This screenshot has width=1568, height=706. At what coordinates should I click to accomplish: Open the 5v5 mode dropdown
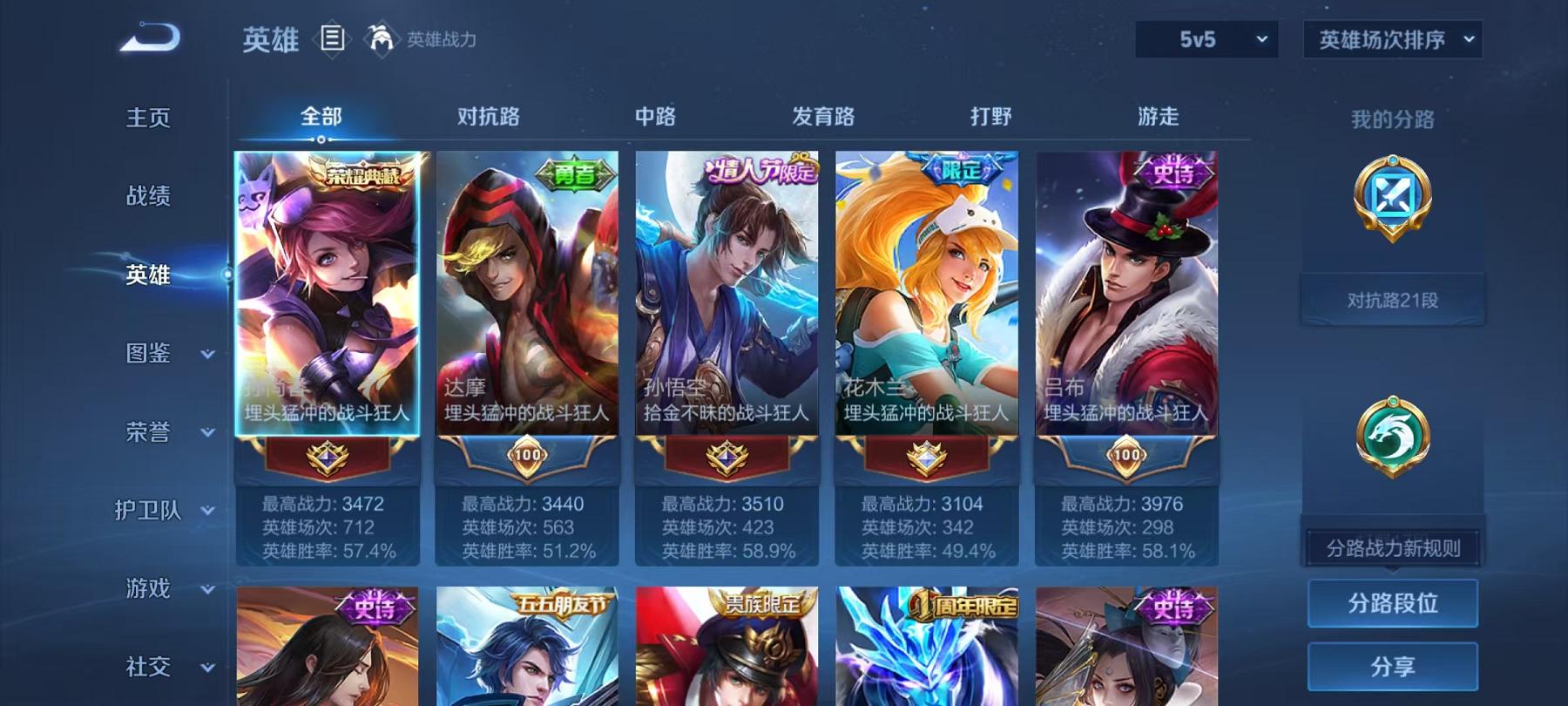point(1206,39)
